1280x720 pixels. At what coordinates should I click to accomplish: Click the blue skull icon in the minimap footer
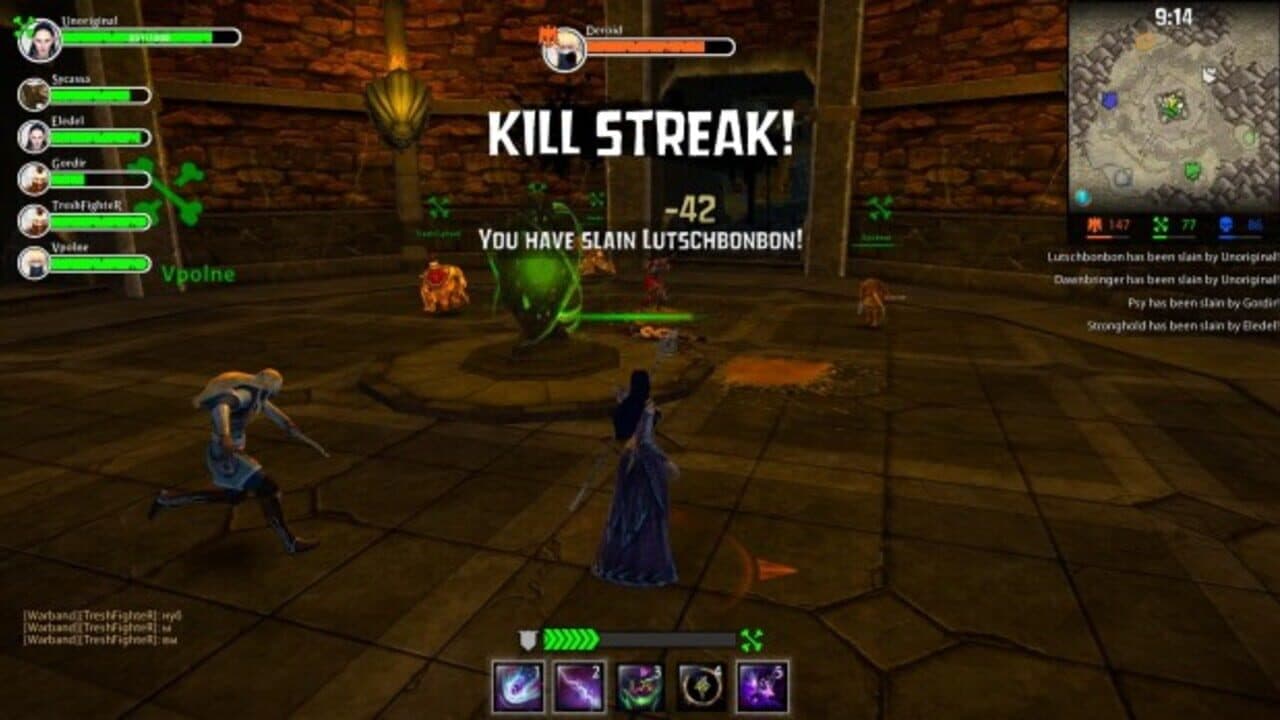1224,223
